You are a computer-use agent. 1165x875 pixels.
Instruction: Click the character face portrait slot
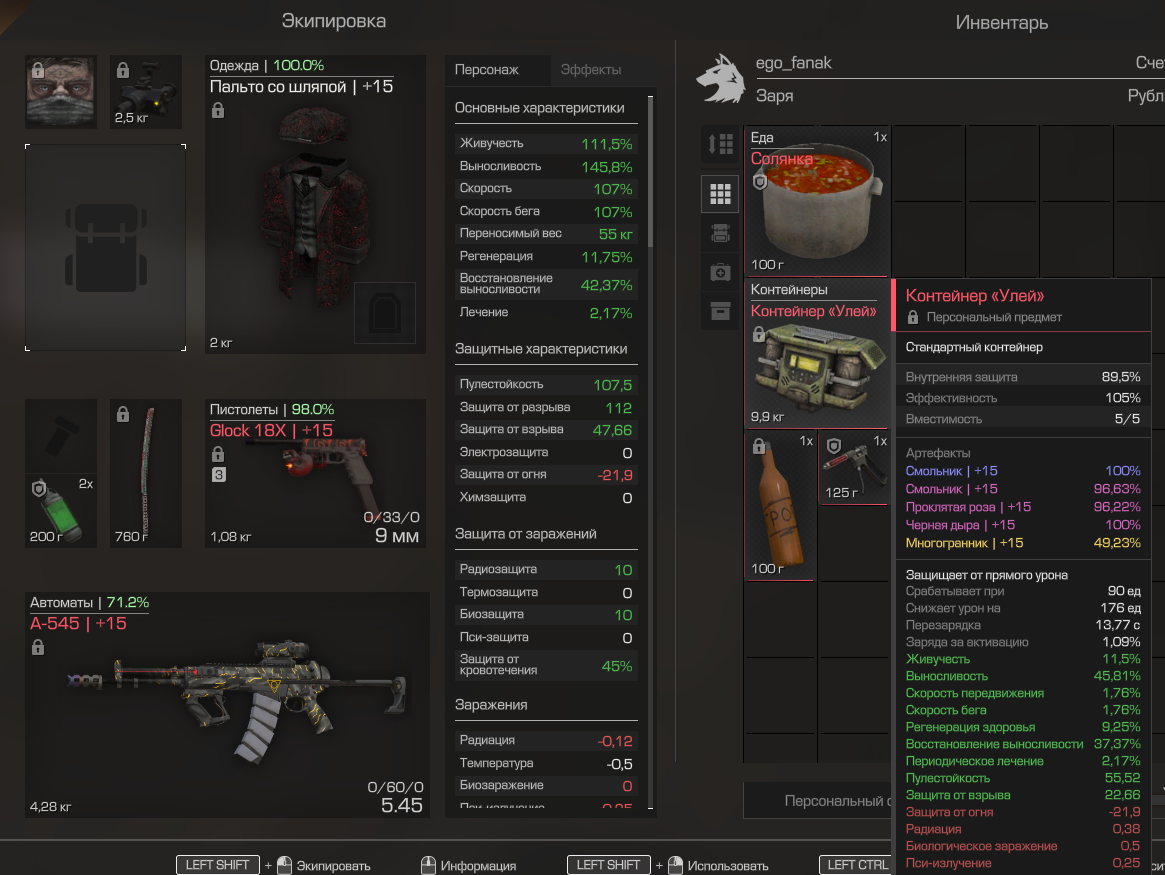pos(61,92)
